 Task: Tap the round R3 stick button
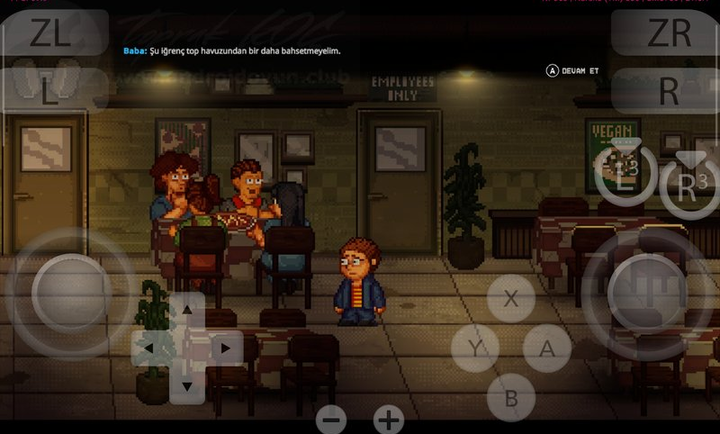coord(688,186)
